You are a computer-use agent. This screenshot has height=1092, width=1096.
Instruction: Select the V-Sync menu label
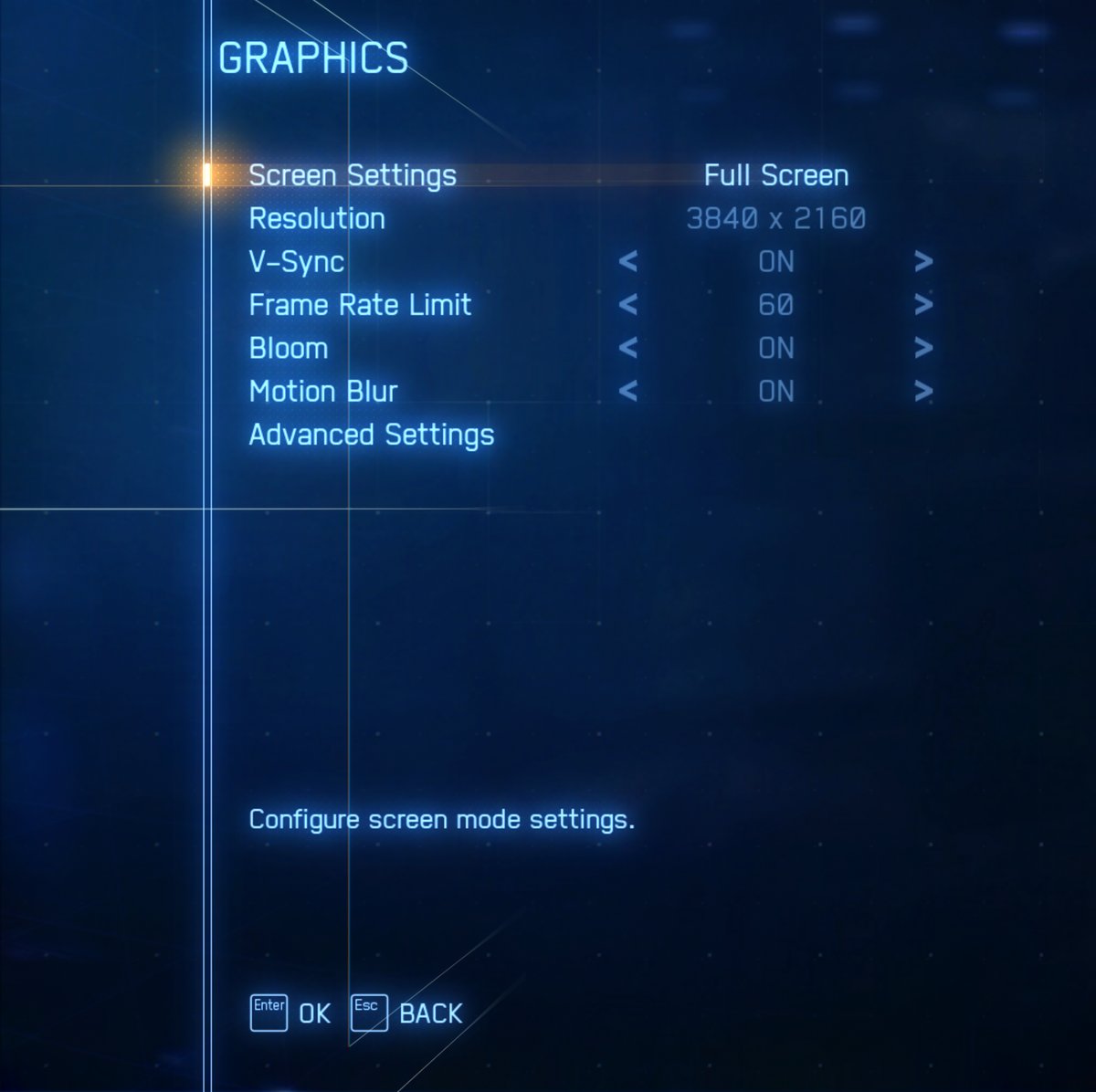[x=297, y=262]
